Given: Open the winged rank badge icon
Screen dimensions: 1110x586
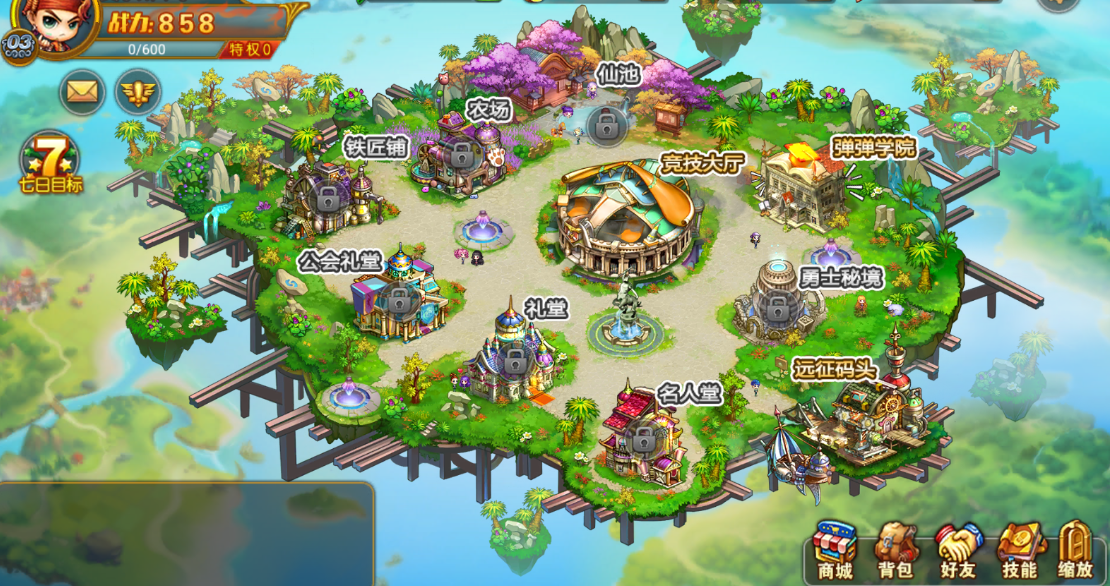Looking at the screenshot, I should pos(137,93).
